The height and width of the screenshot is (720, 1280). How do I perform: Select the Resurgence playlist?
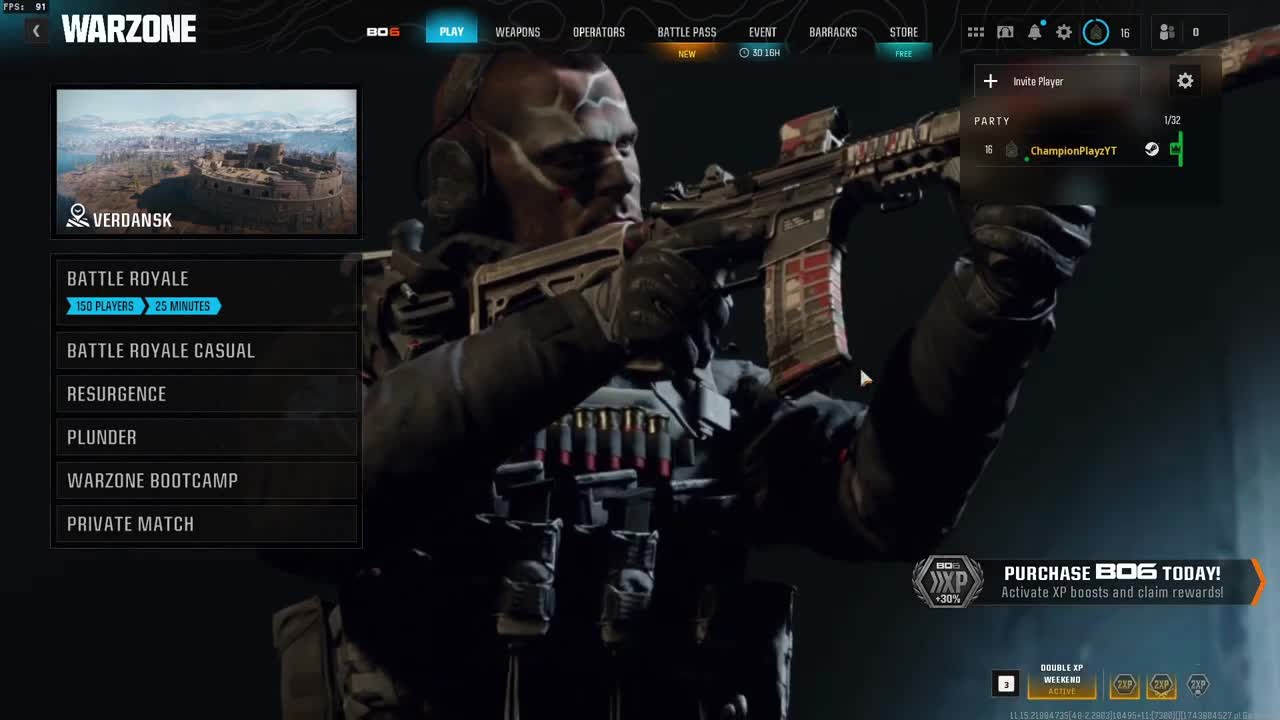(206, 394)
